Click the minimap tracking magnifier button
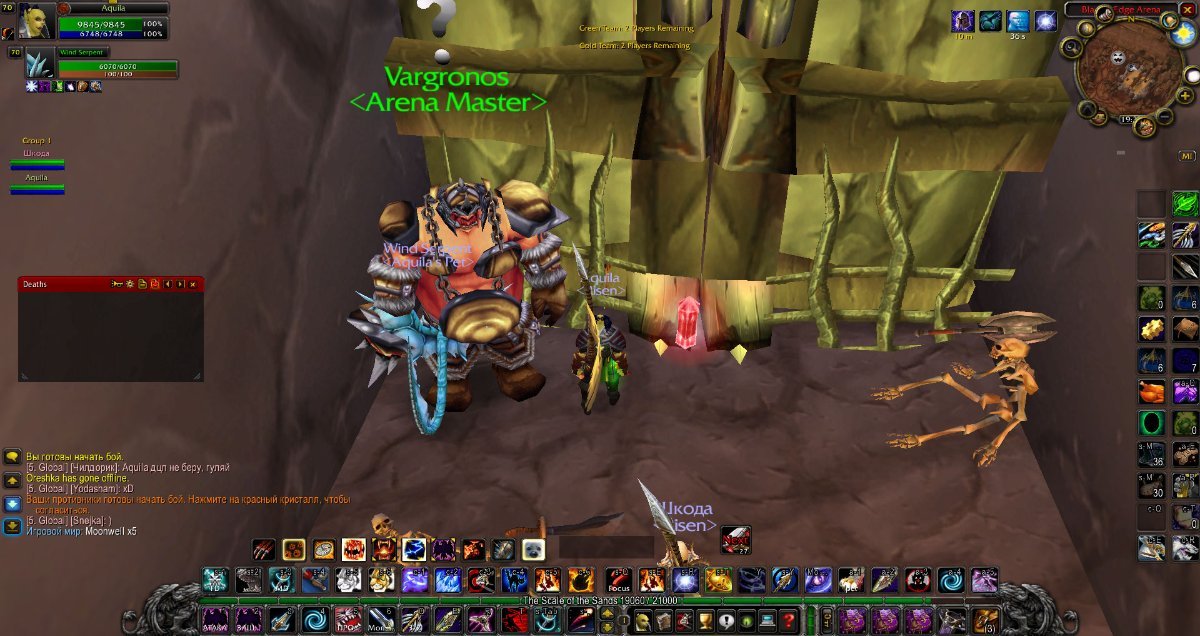Image resolution: width=1200 pixels, height=636 pixels. (x=1072, y=46)
